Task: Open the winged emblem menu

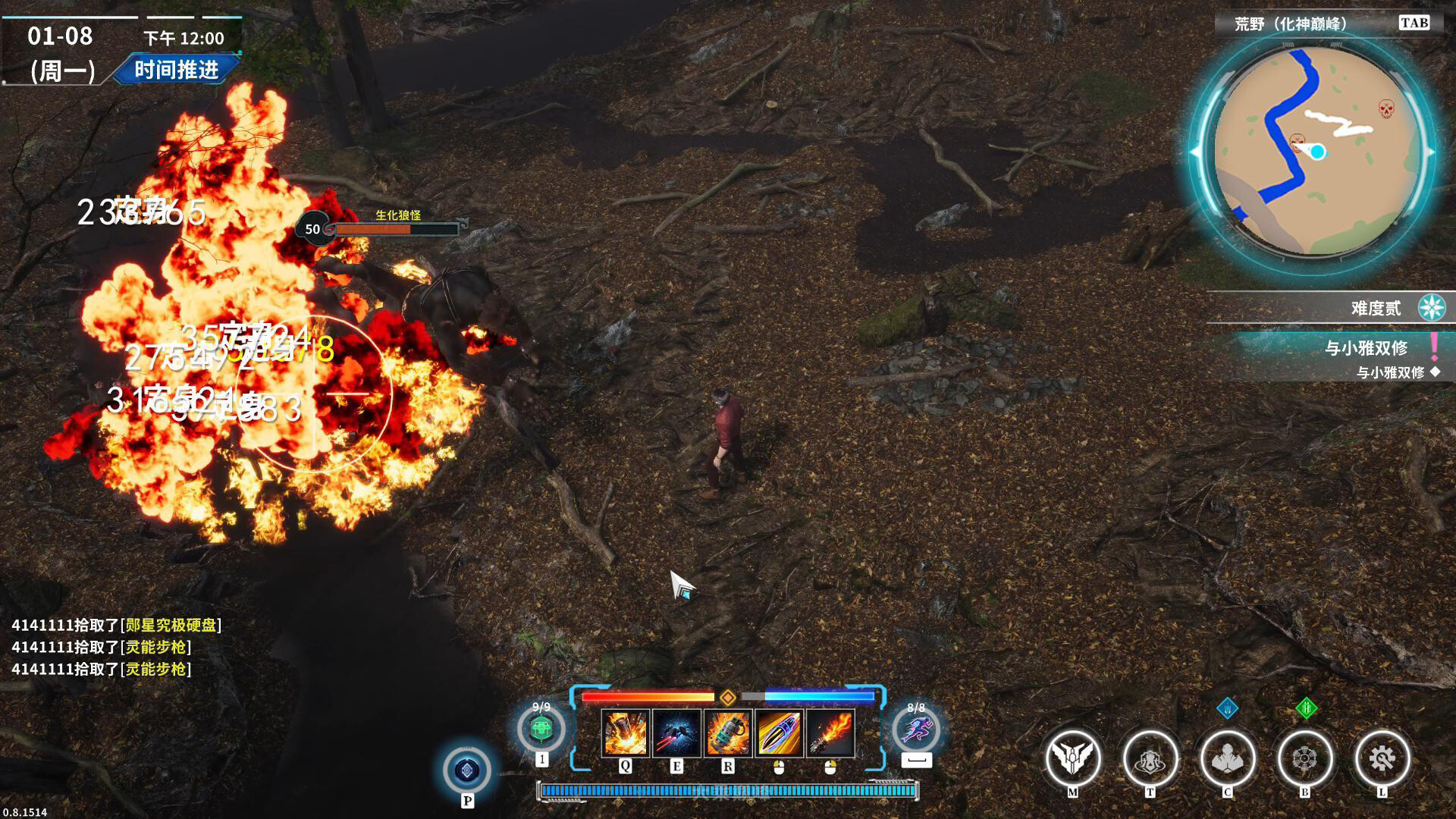Action: coord(1072,758)
